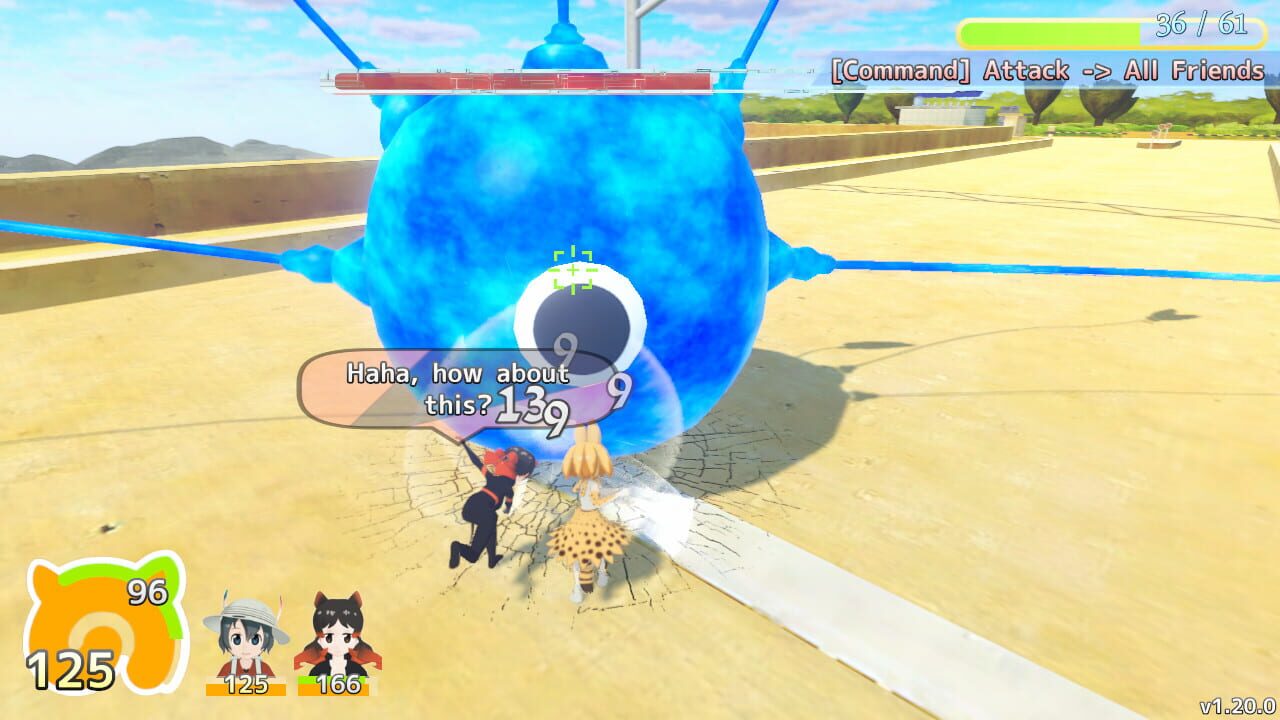Expand the 36 / 61 progress gauge
This screenshot has width=1280, height=720.
pos(1098,31)
